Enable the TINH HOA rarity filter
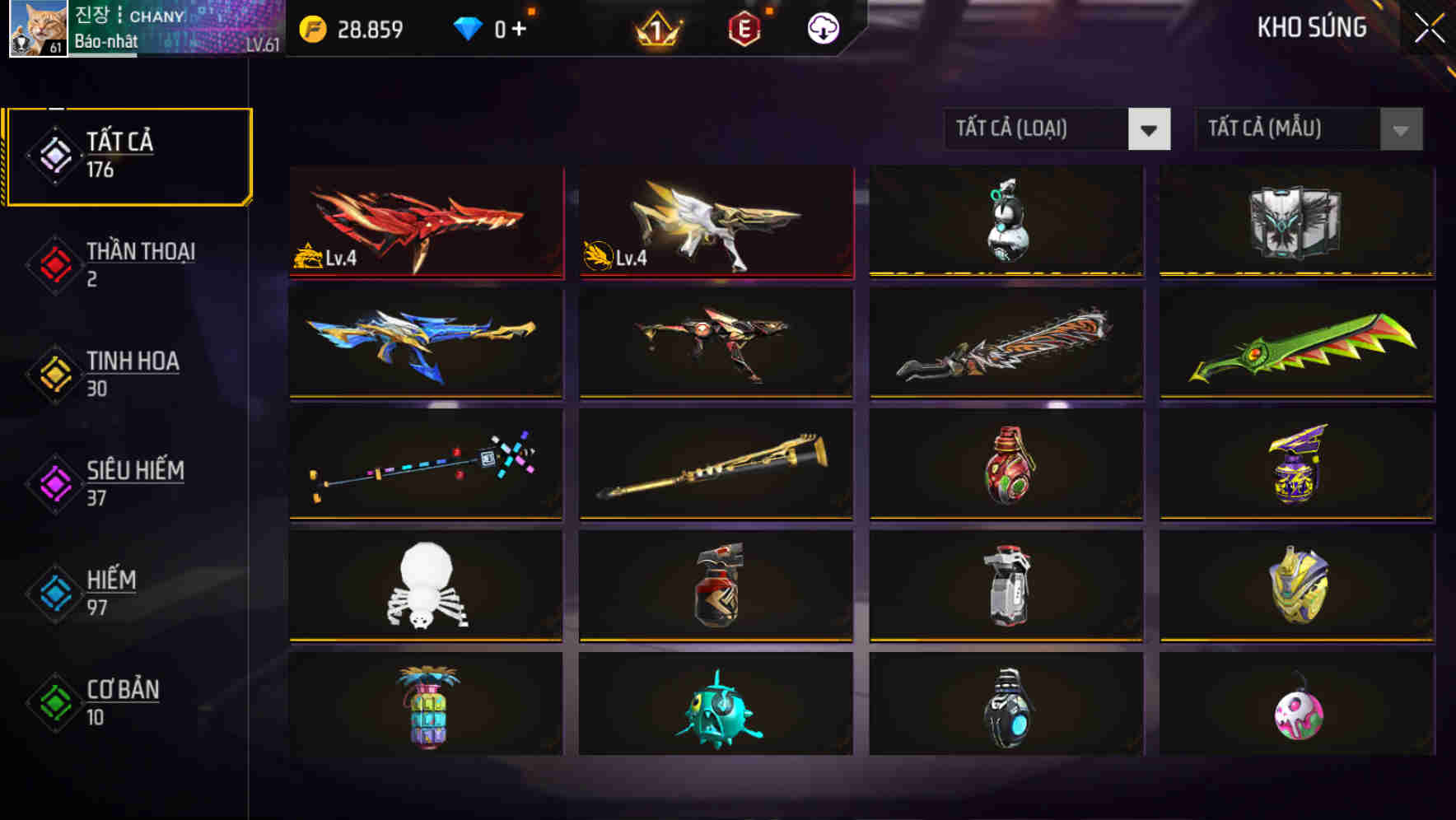The height and width of the screenshot is (820, 1456). [132, 373]
